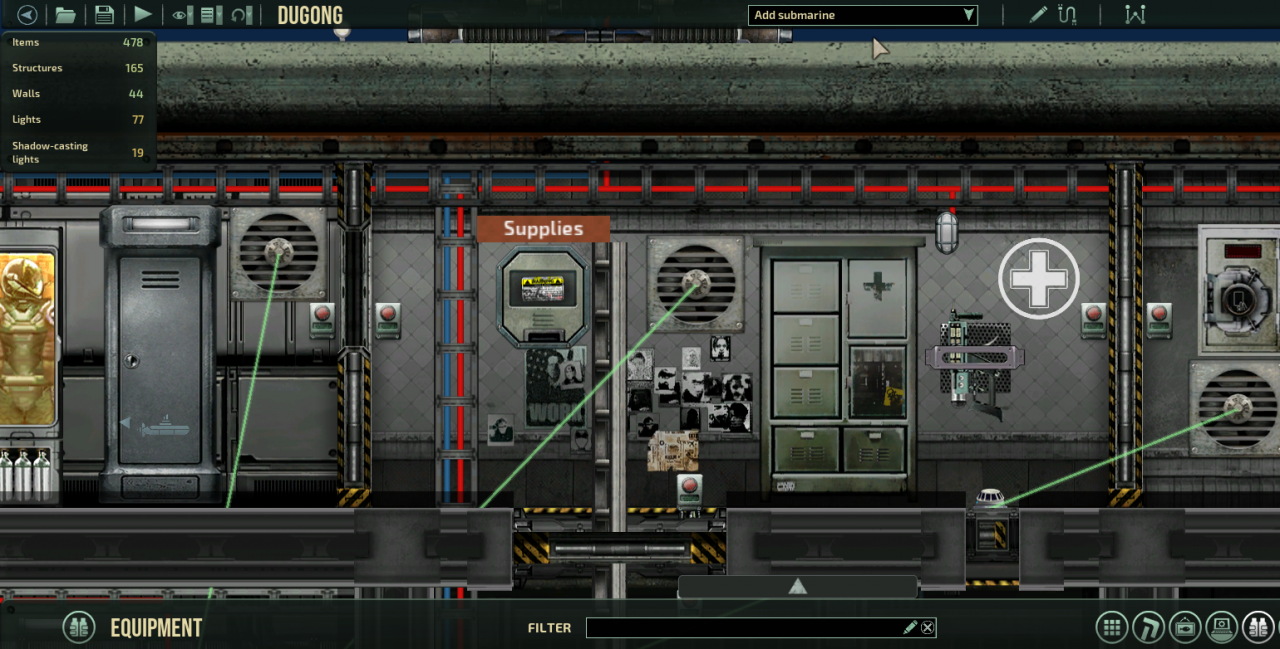The height and width of the screenshot is (649, 1280).
Task: Select the second round category icon
Action: [x=1148, y=628]
